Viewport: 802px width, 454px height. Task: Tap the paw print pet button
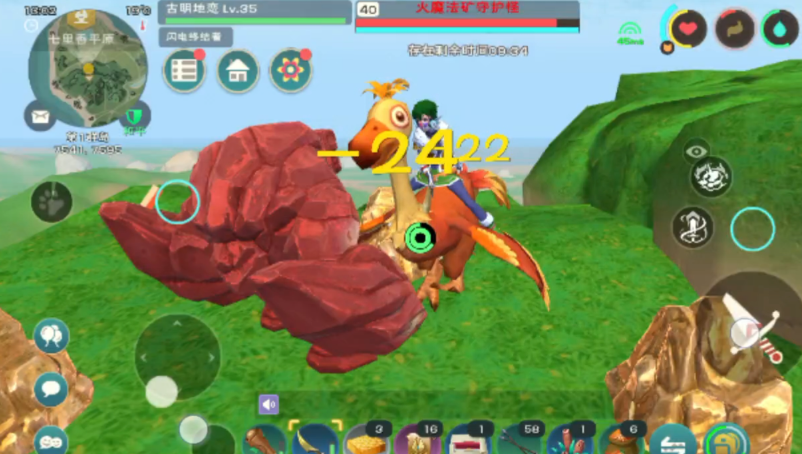tap(51, 202)
